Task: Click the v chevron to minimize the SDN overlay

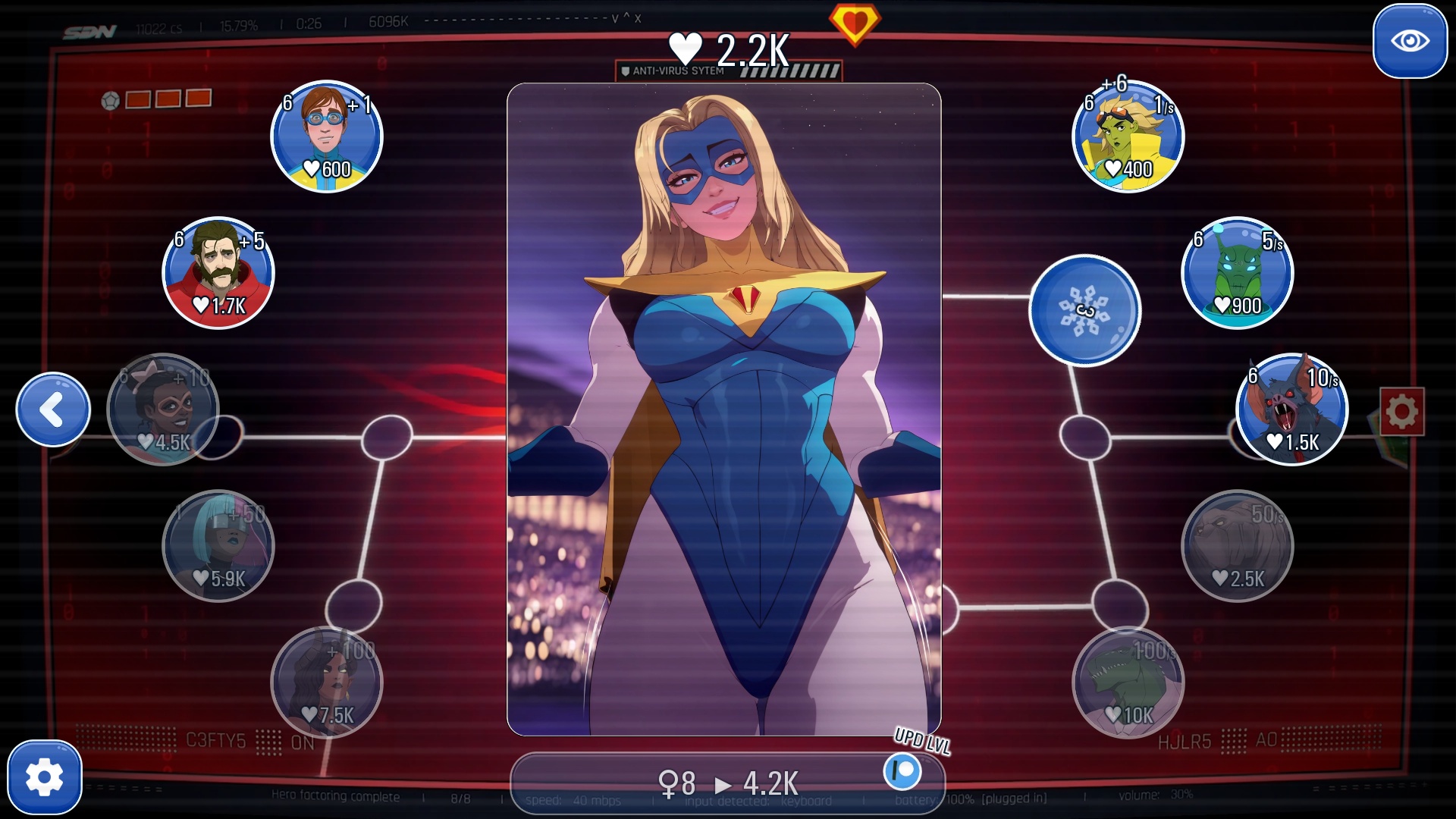Action: [614, 17]
